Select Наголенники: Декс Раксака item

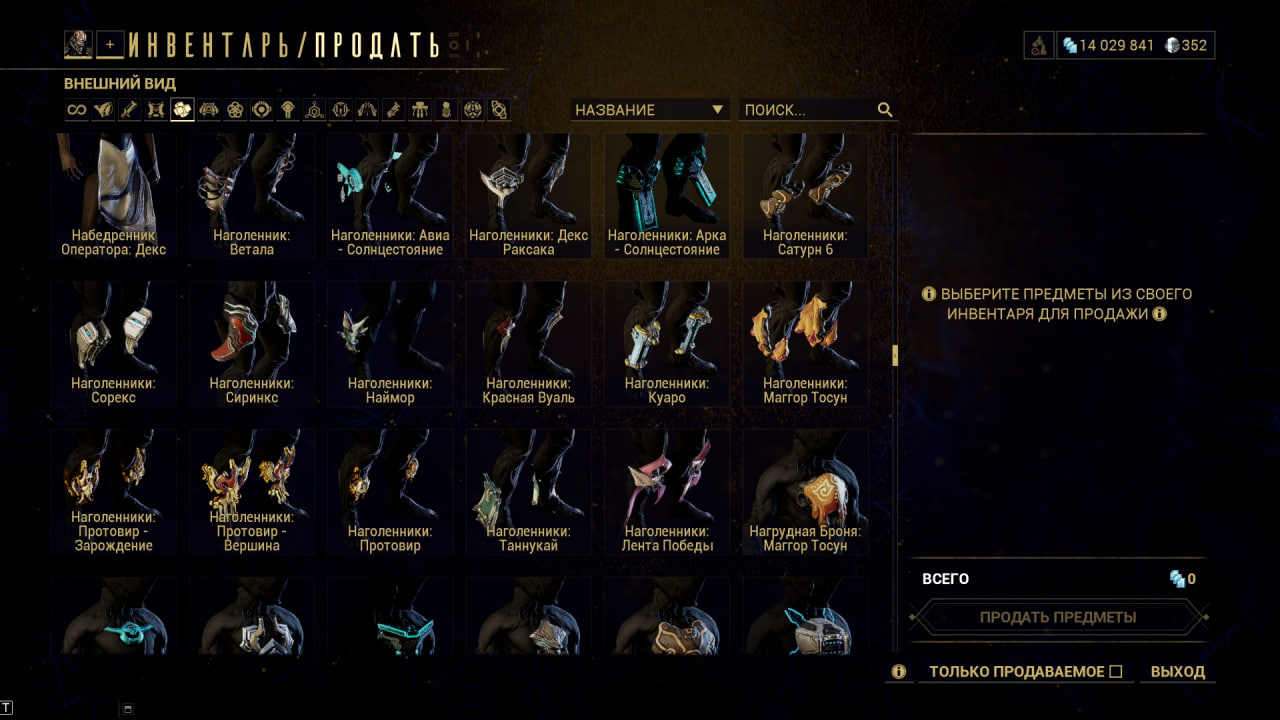[528, 195]
